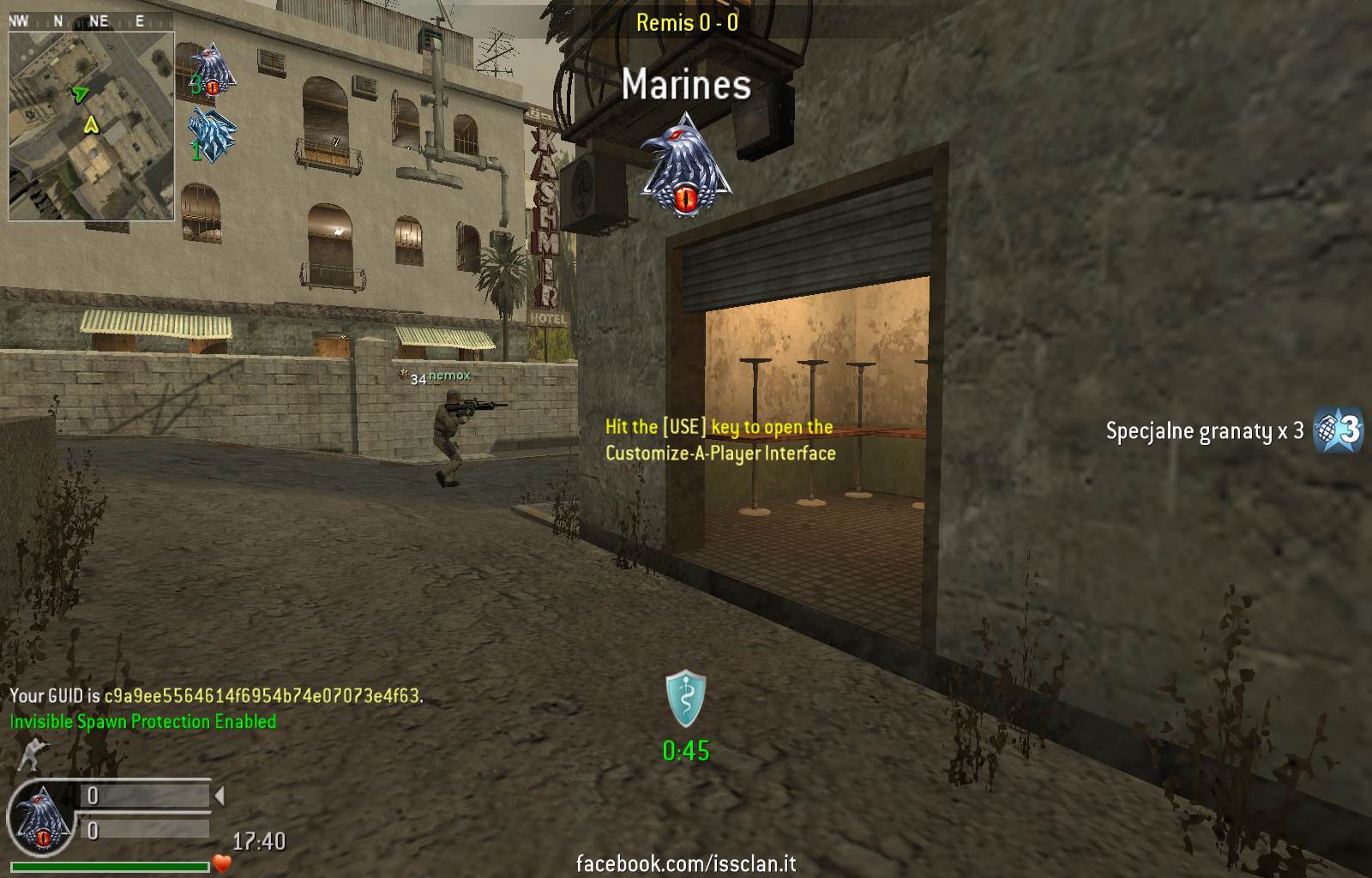Click the minimap in the corner
Screen dimensions: 1372x878
click(x=91, y=126)
